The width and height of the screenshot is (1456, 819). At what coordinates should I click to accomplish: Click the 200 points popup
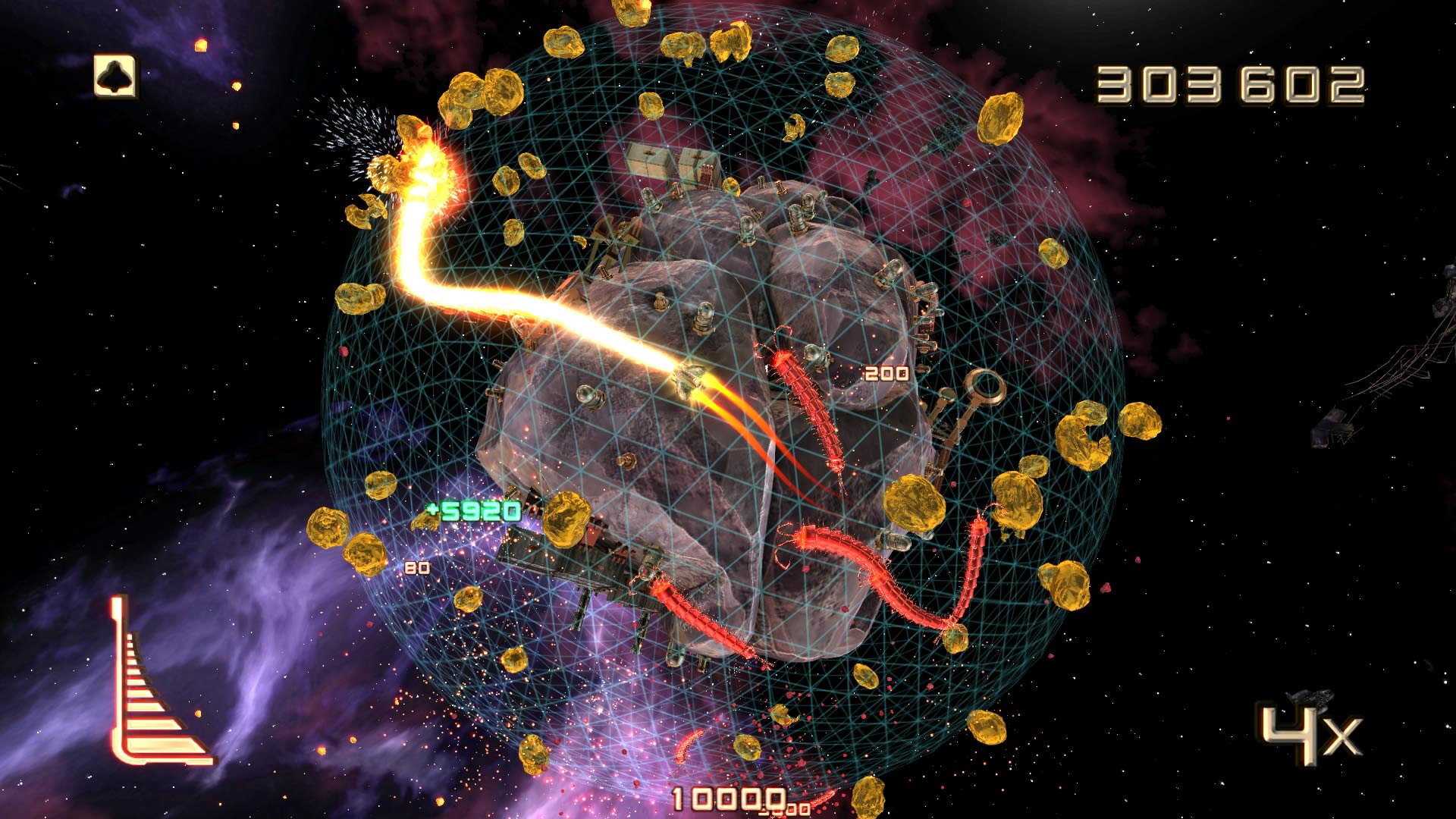tap(886, 372)
